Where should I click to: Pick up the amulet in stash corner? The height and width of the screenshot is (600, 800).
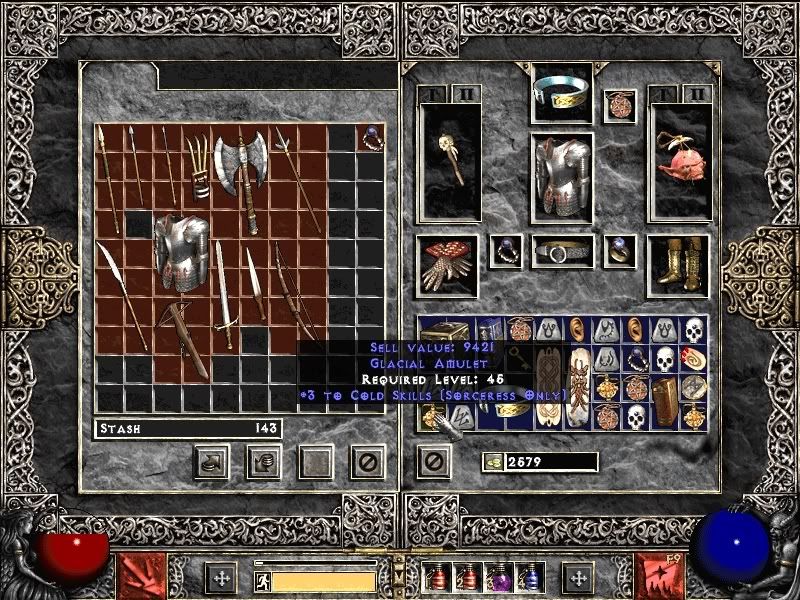tap(370, 137)
